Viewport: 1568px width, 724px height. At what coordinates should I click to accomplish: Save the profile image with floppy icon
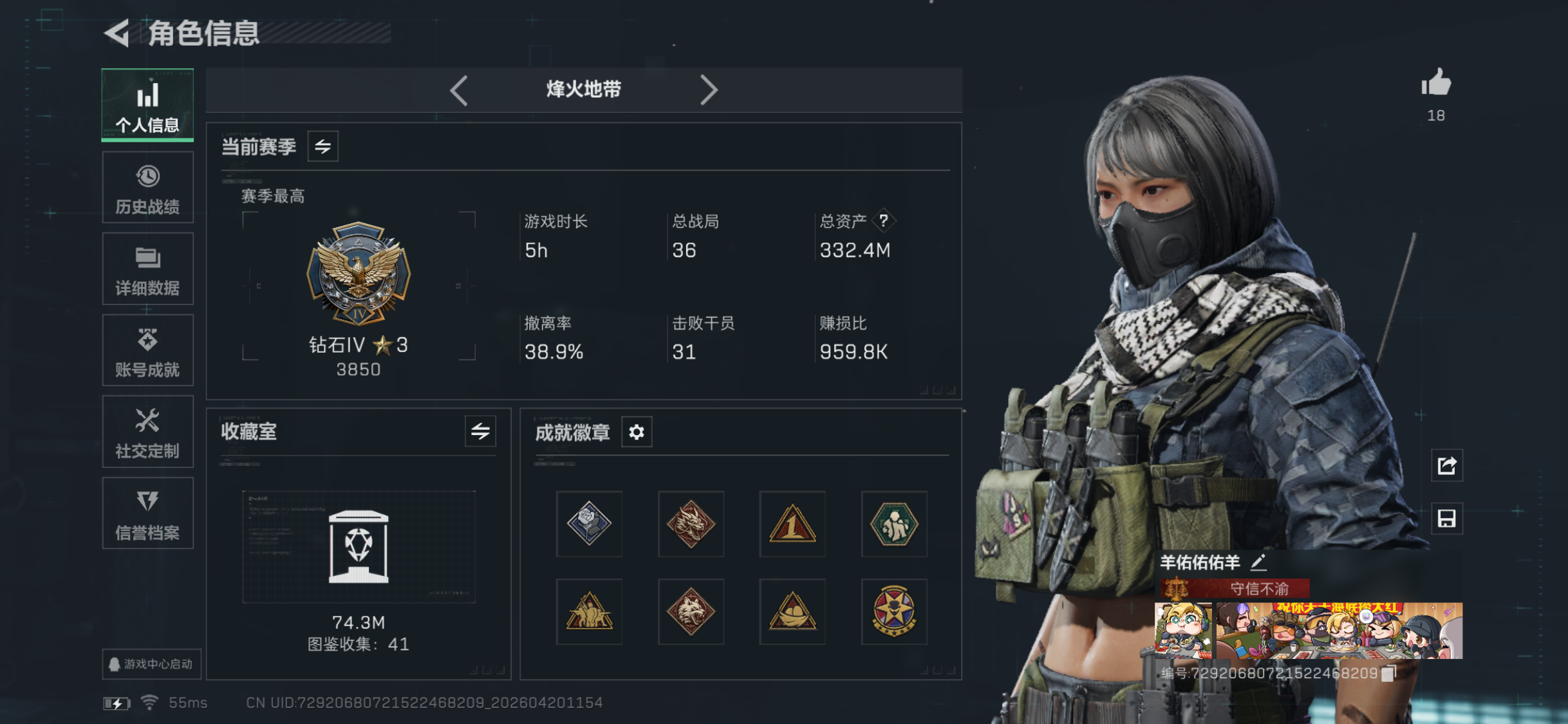(x=1446, y=519)
